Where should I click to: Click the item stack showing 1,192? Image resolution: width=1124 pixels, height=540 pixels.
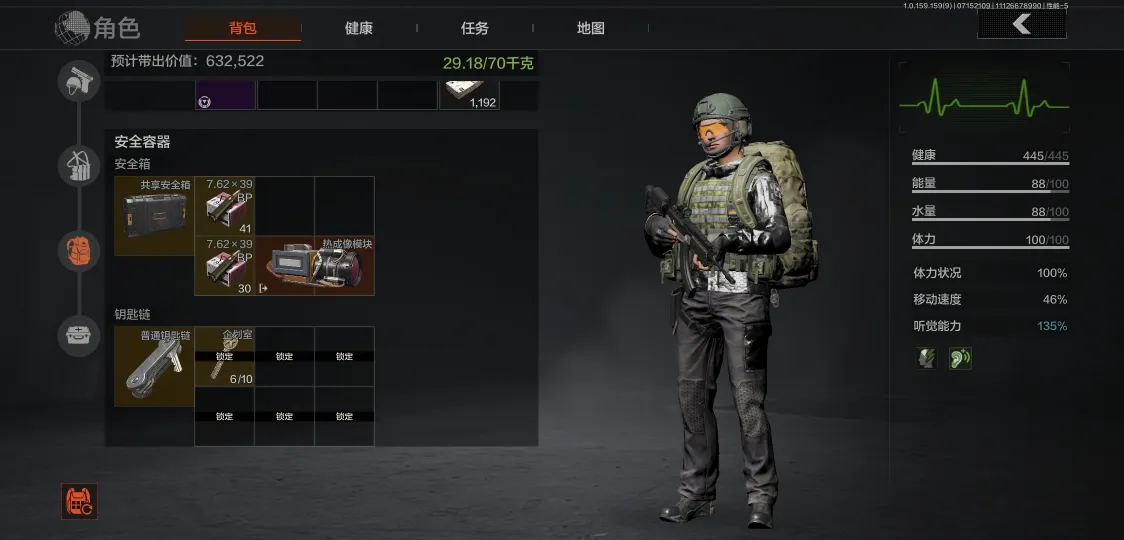click(469, 94)
